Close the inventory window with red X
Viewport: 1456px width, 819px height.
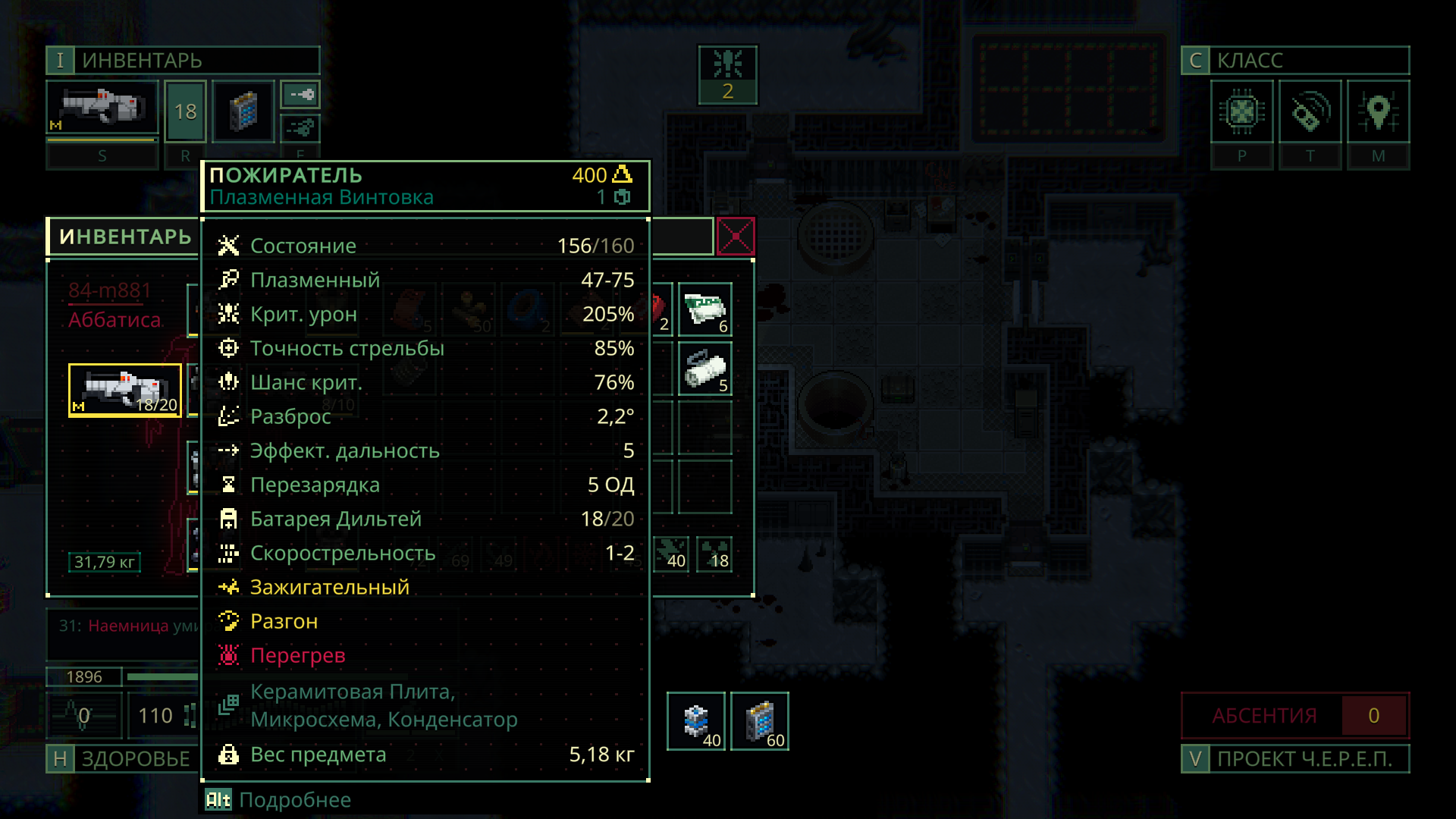[736, 237]
